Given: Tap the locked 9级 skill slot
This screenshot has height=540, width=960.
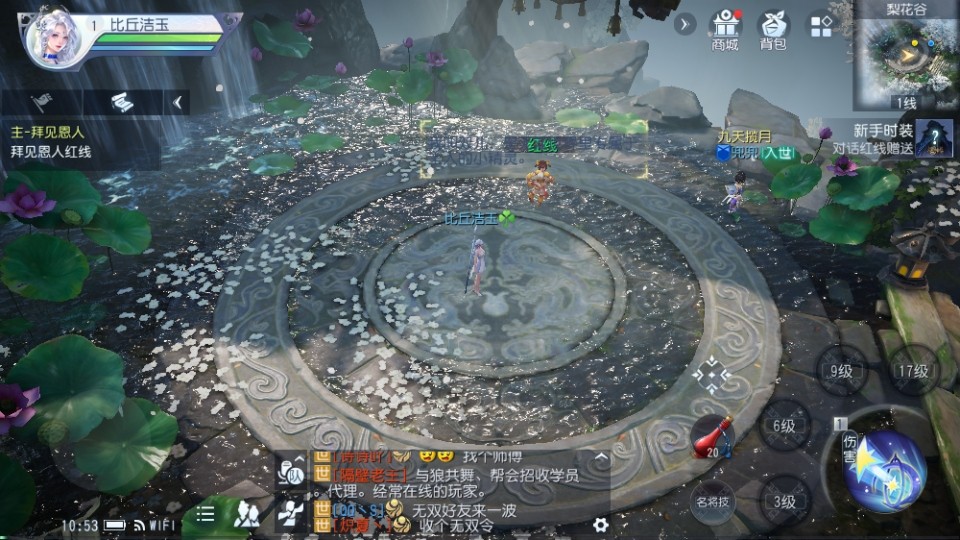Looking at the screenshot, I should 841,371.
